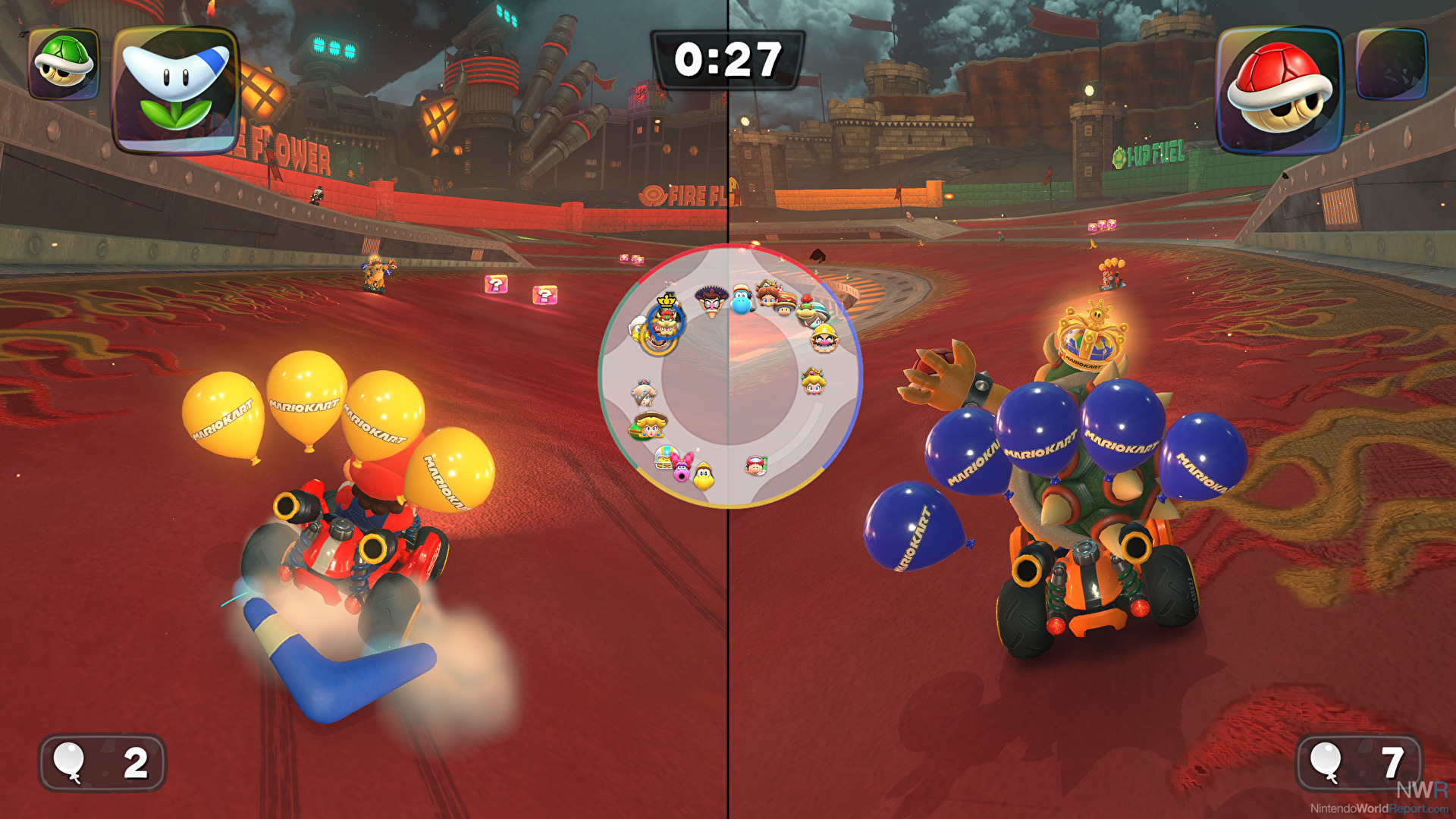Screen dimensions: 1456x819
Task: Pick the light-blue Yoshi minimap marker
Action: coord(741,300)
